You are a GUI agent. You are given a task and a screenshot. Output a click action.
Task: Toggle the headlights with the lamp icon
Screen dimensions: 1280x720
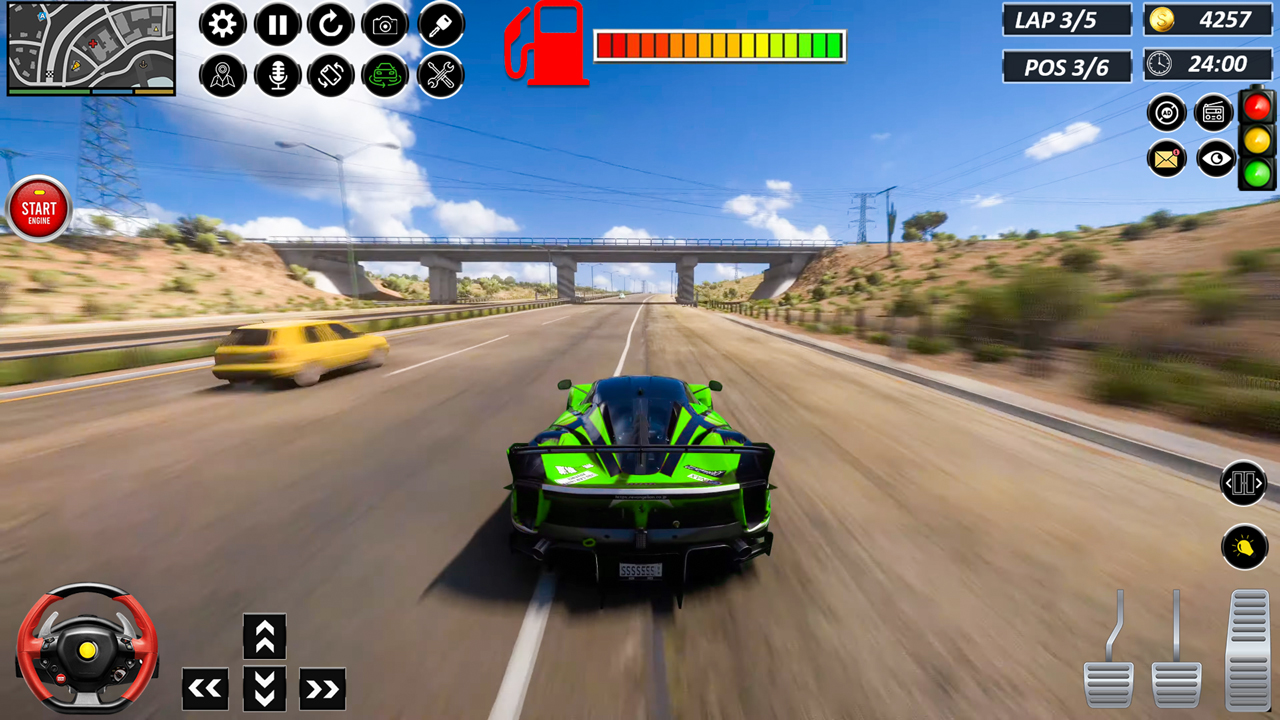tap(1244, 547)
